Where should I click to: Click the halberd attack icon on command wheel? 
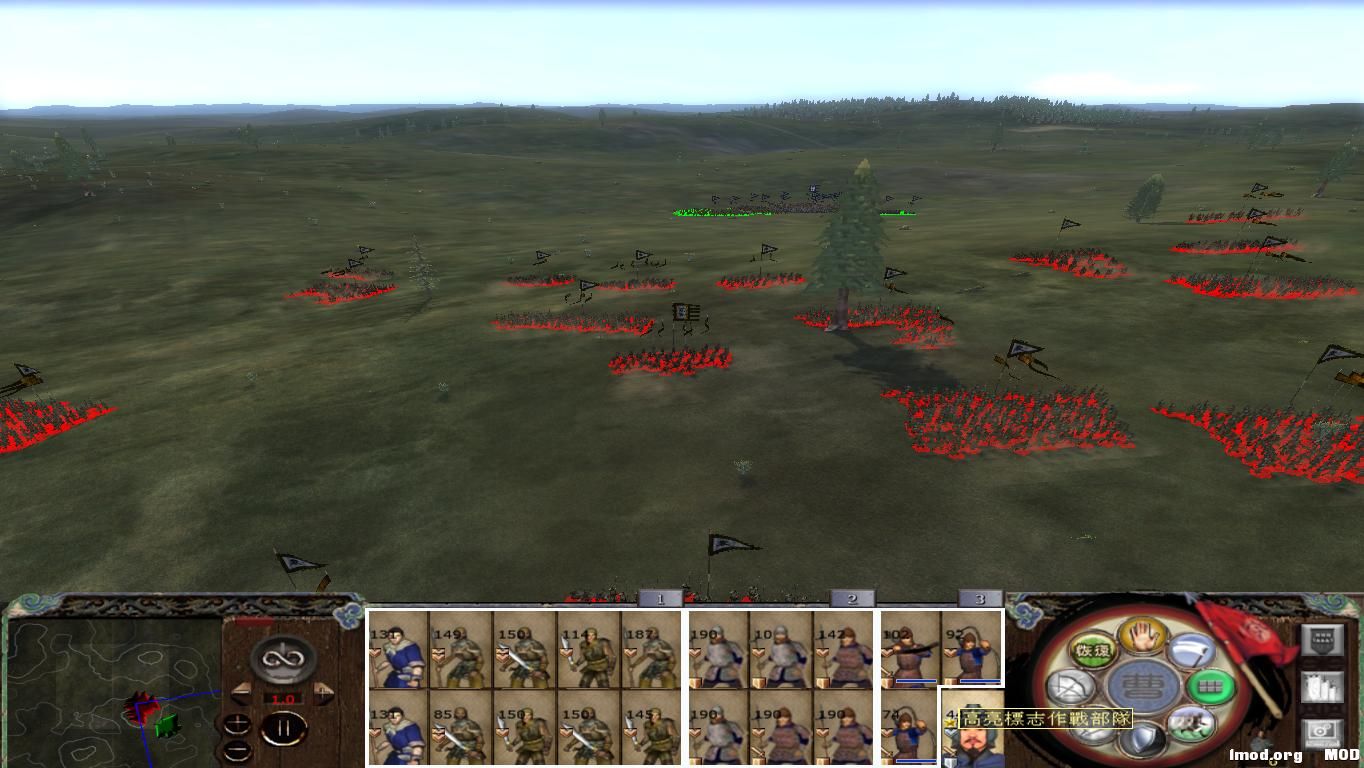click(1189, 652)
